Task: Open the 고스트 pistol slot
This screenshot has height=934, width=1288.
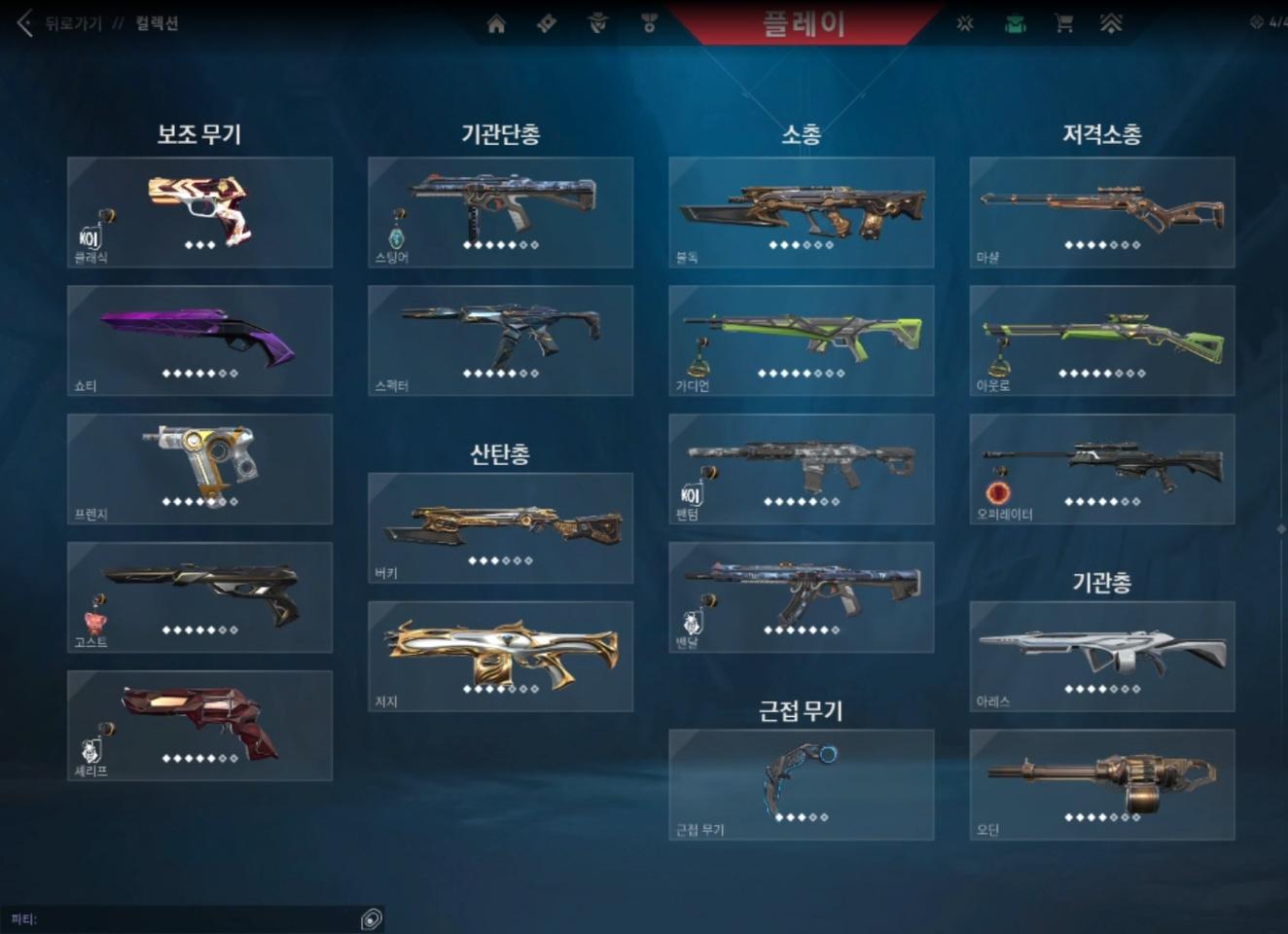Action: coord(199,597)
